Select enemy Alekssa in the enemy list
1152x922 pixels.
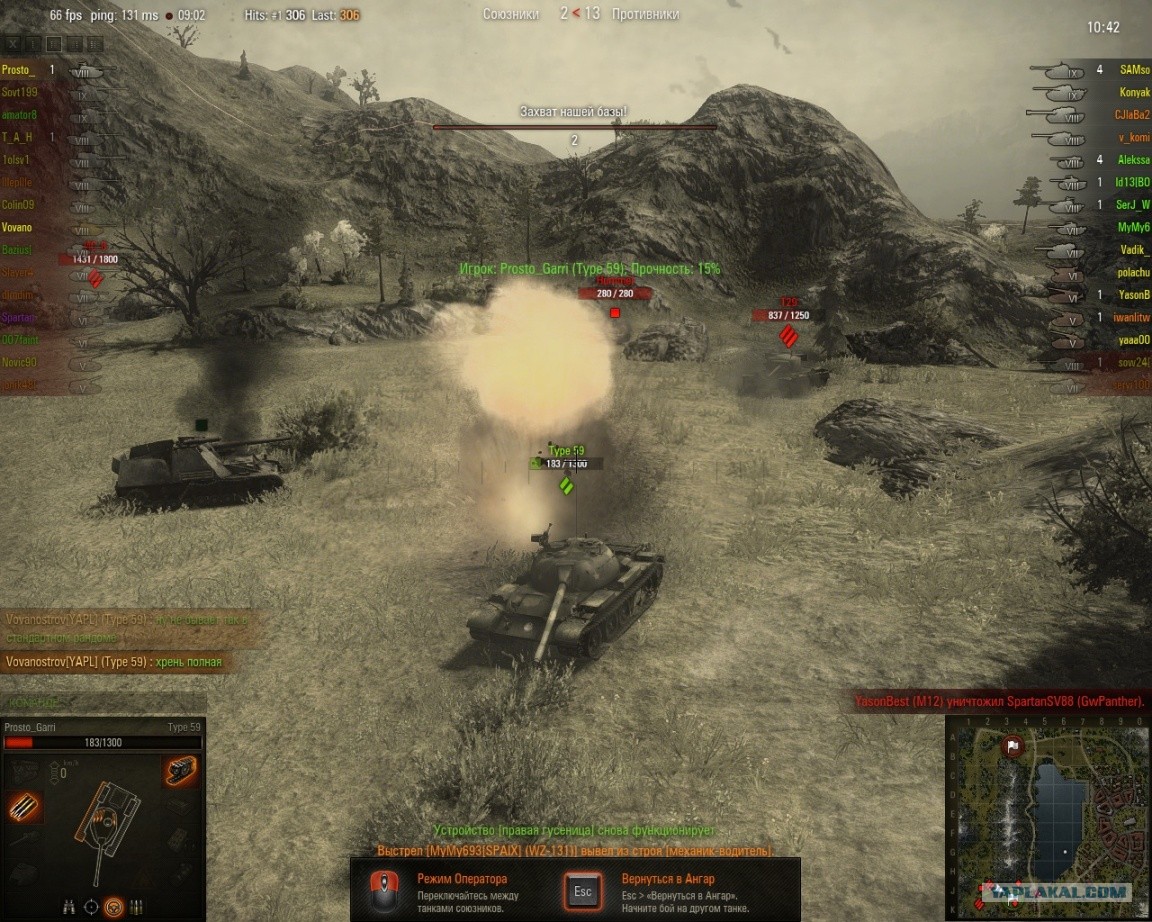1134,160
